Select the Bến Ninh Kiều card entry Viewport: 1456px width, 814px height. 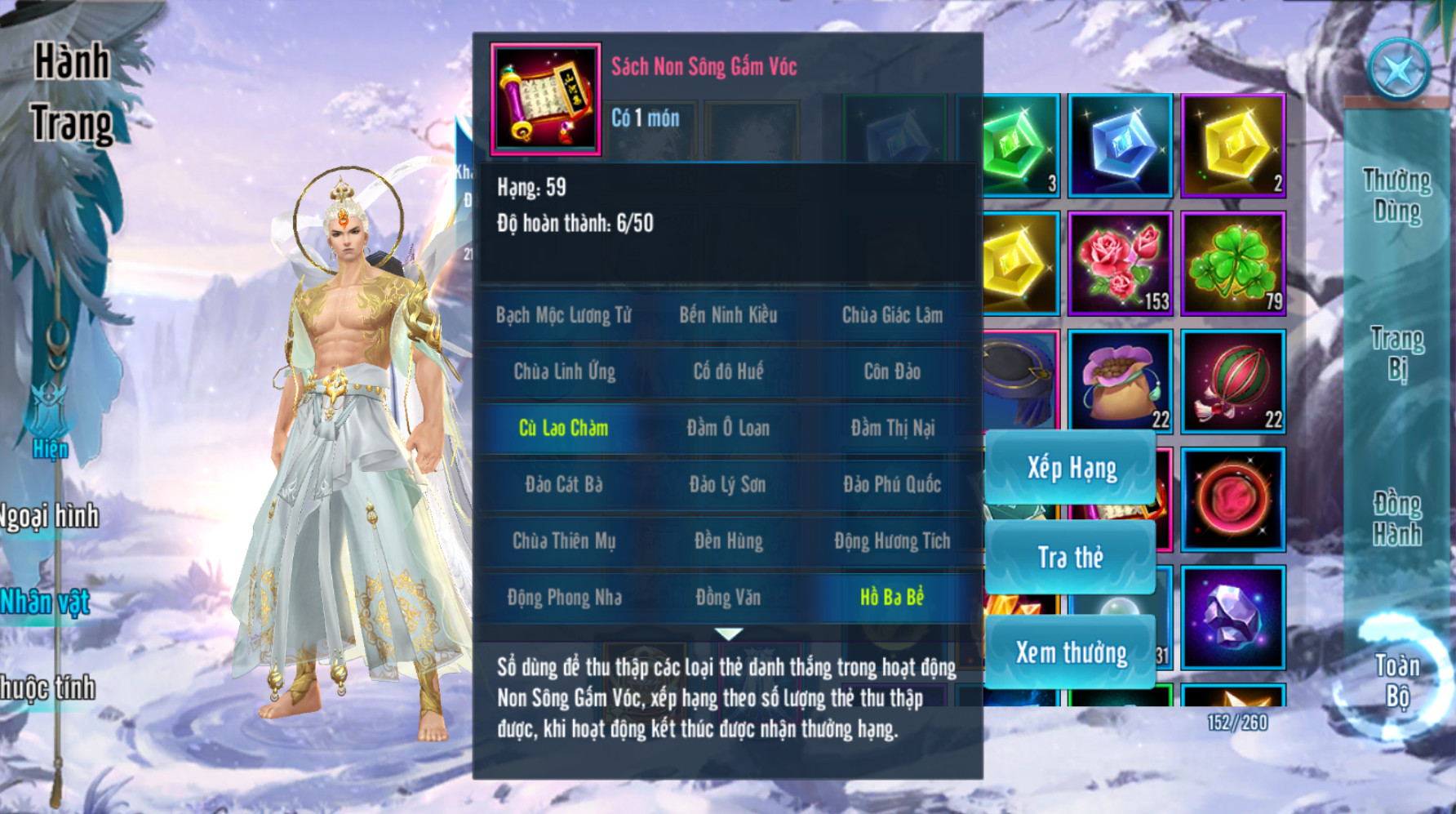(x=728, y=315)
